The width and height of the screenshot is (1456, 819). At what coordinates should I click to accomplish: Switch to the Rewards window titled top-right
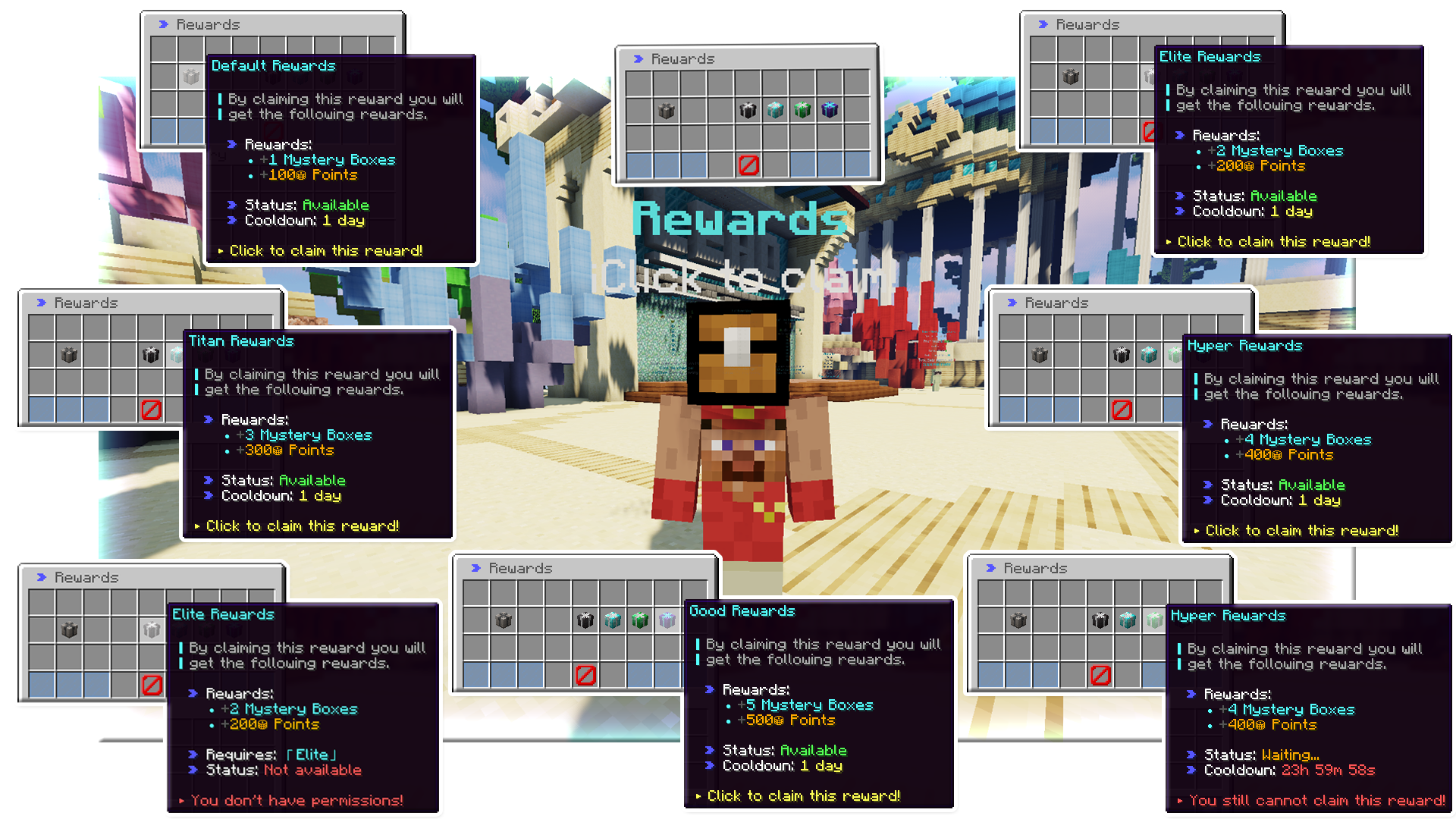coord(1087,24)
